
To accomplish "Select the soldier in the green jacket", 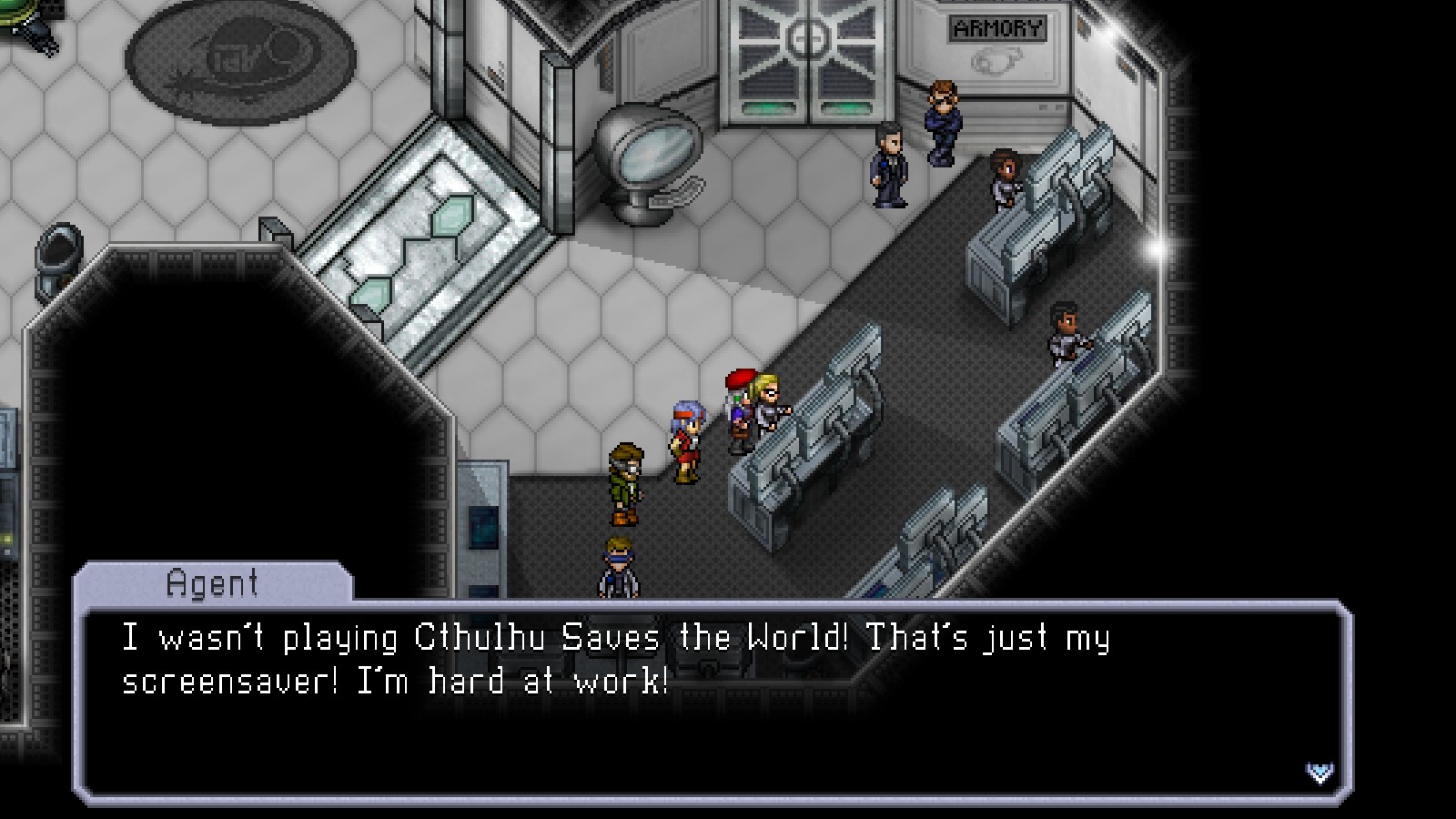I will click(627, 478).
